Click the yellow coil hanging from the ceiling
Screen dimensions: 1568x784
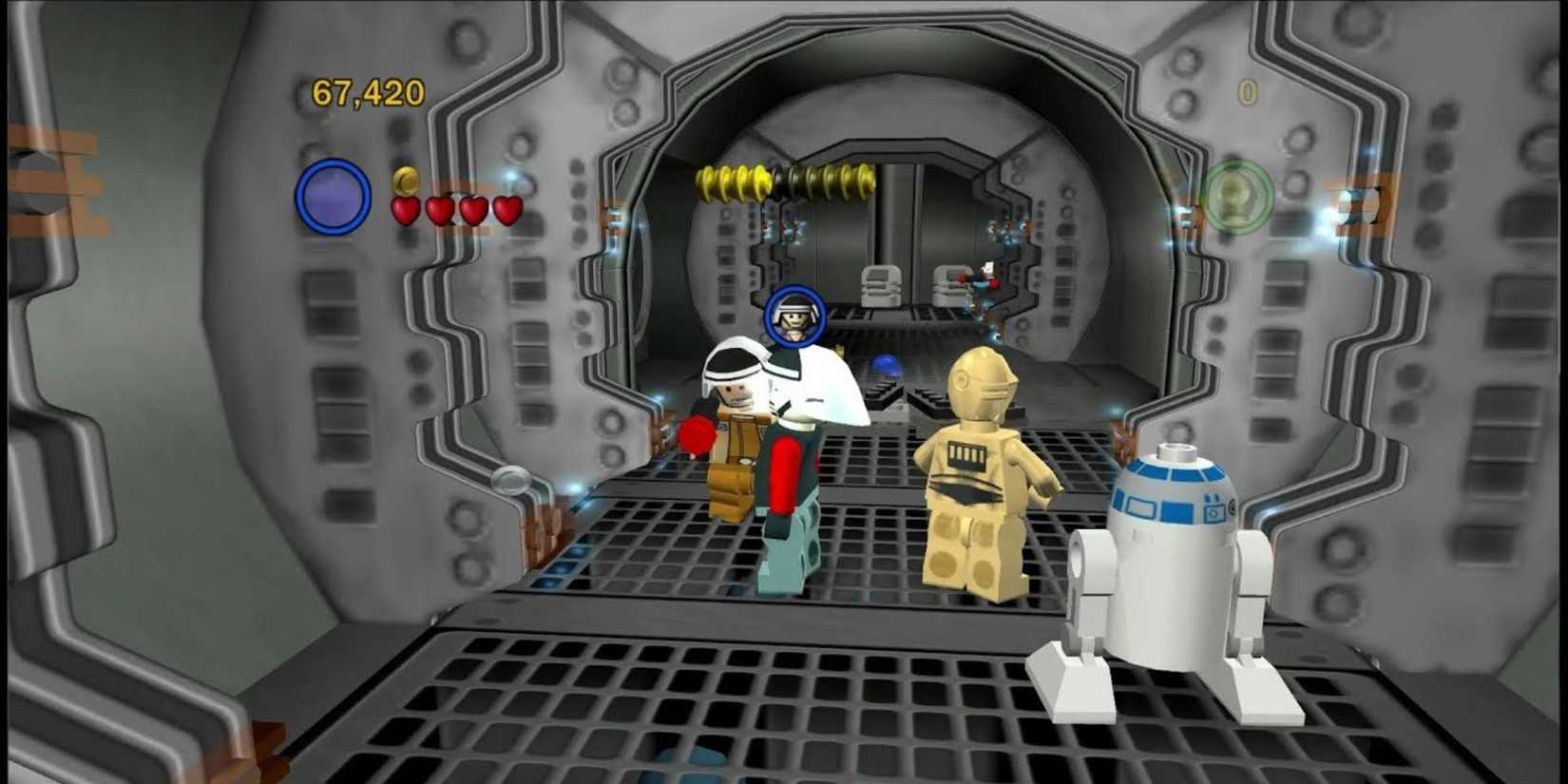(x=781, y=180)
